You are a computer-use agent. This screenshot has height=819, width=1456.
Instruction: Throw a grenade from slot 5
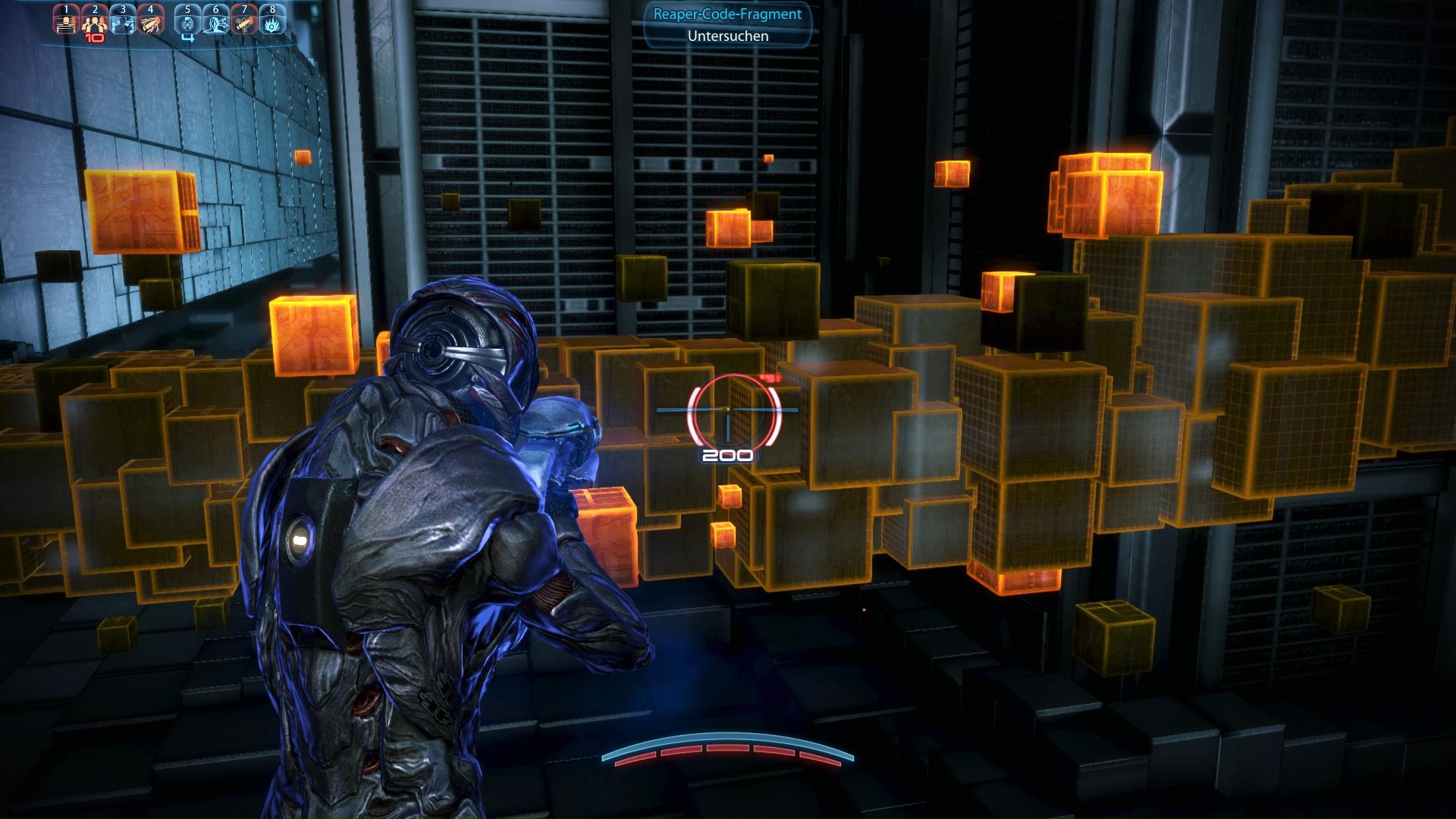[x=188, y=23]
